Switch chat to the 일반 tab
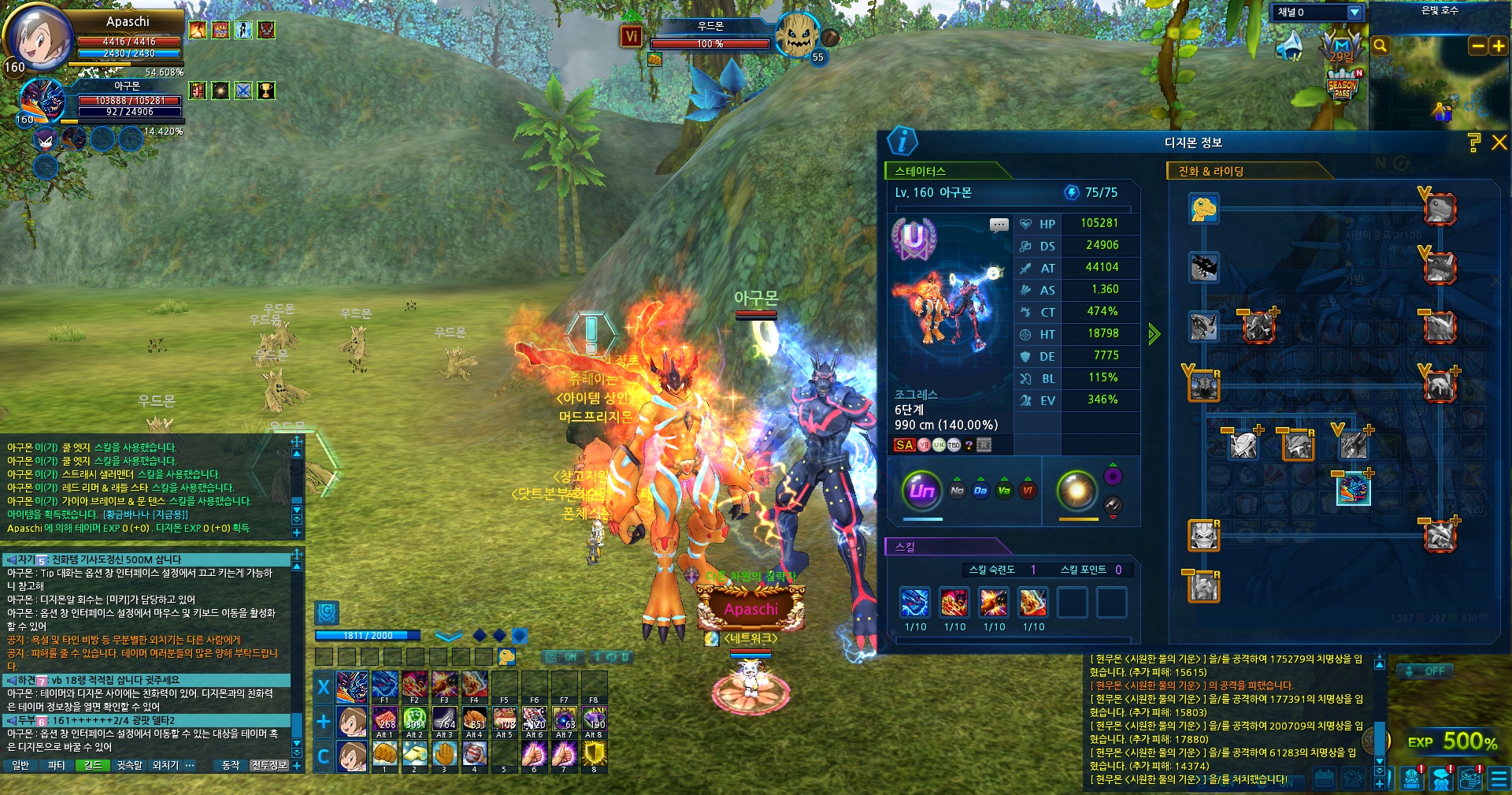The image size is (1512, 795). pyautogui.click(x=21, y=765)
